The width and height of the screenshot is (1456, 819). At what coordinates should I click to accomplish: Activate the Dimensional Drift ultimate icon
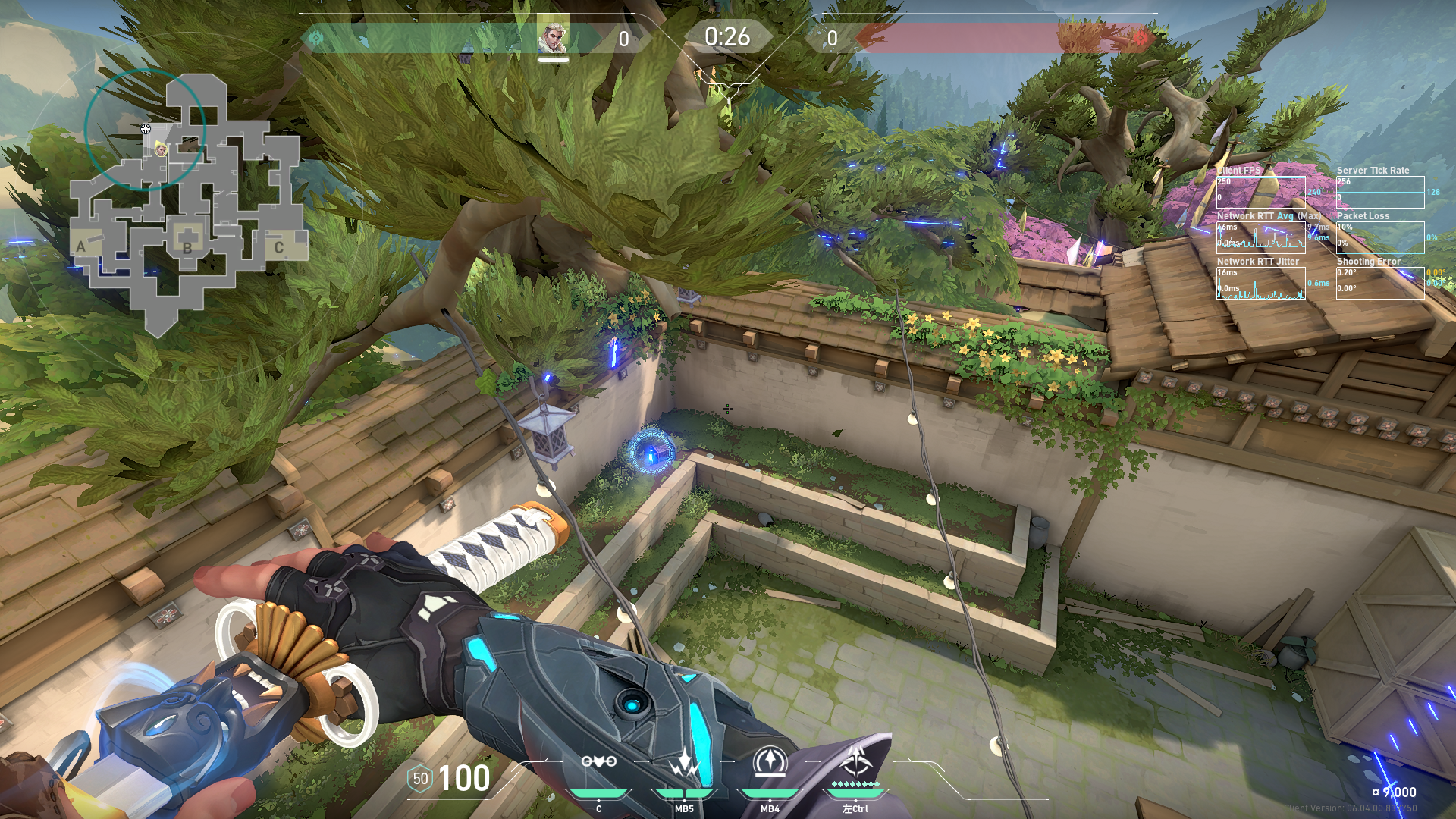855,761
